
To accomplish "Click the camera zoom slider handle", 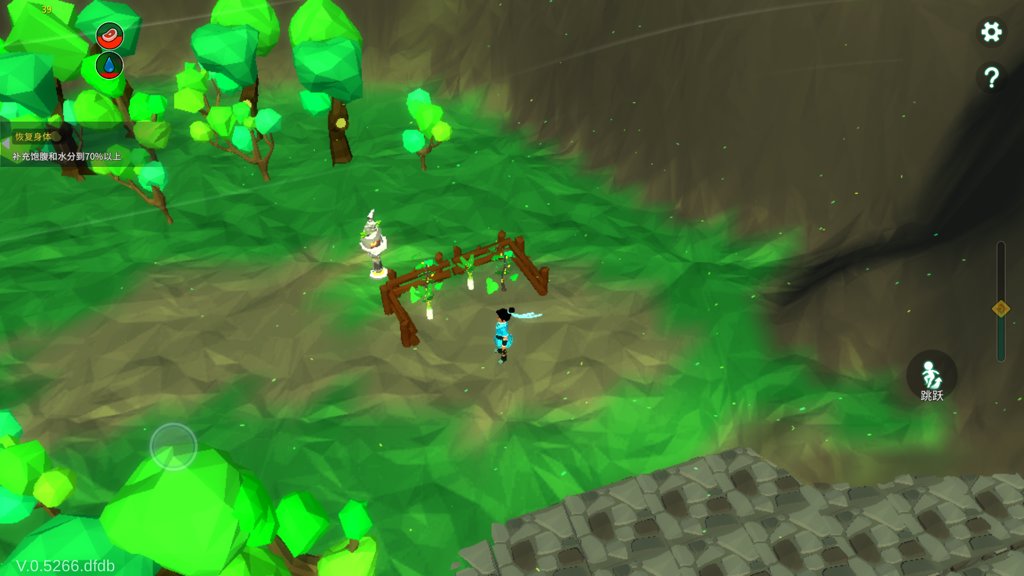I will (x=1000, y=308).
